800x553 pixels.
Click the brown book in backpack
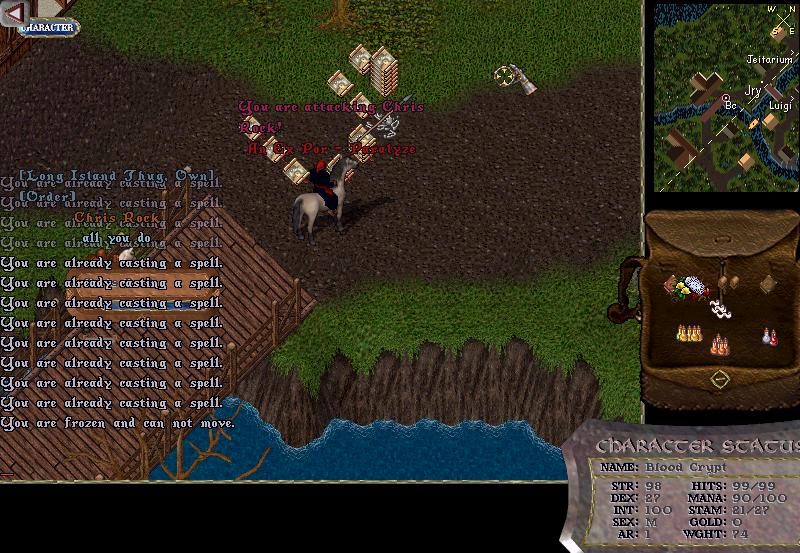768,284
